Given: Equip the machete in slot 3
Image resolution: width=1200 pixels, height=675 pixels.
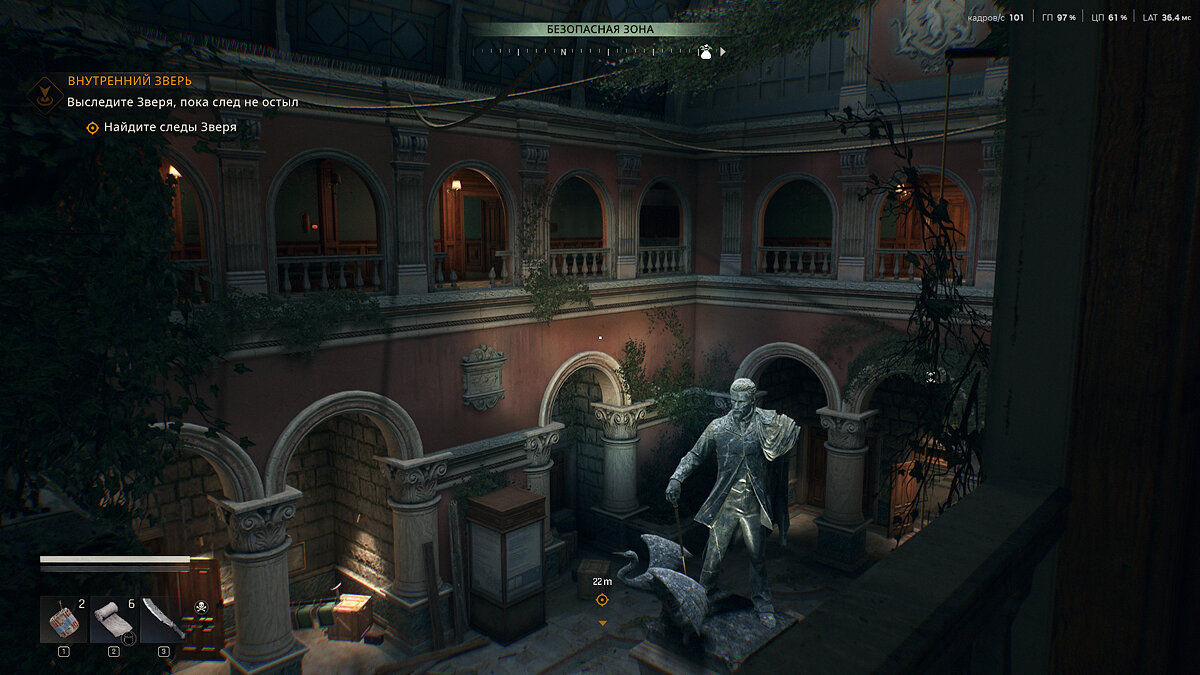Looking at the screenshot, I should coord(162,620).
